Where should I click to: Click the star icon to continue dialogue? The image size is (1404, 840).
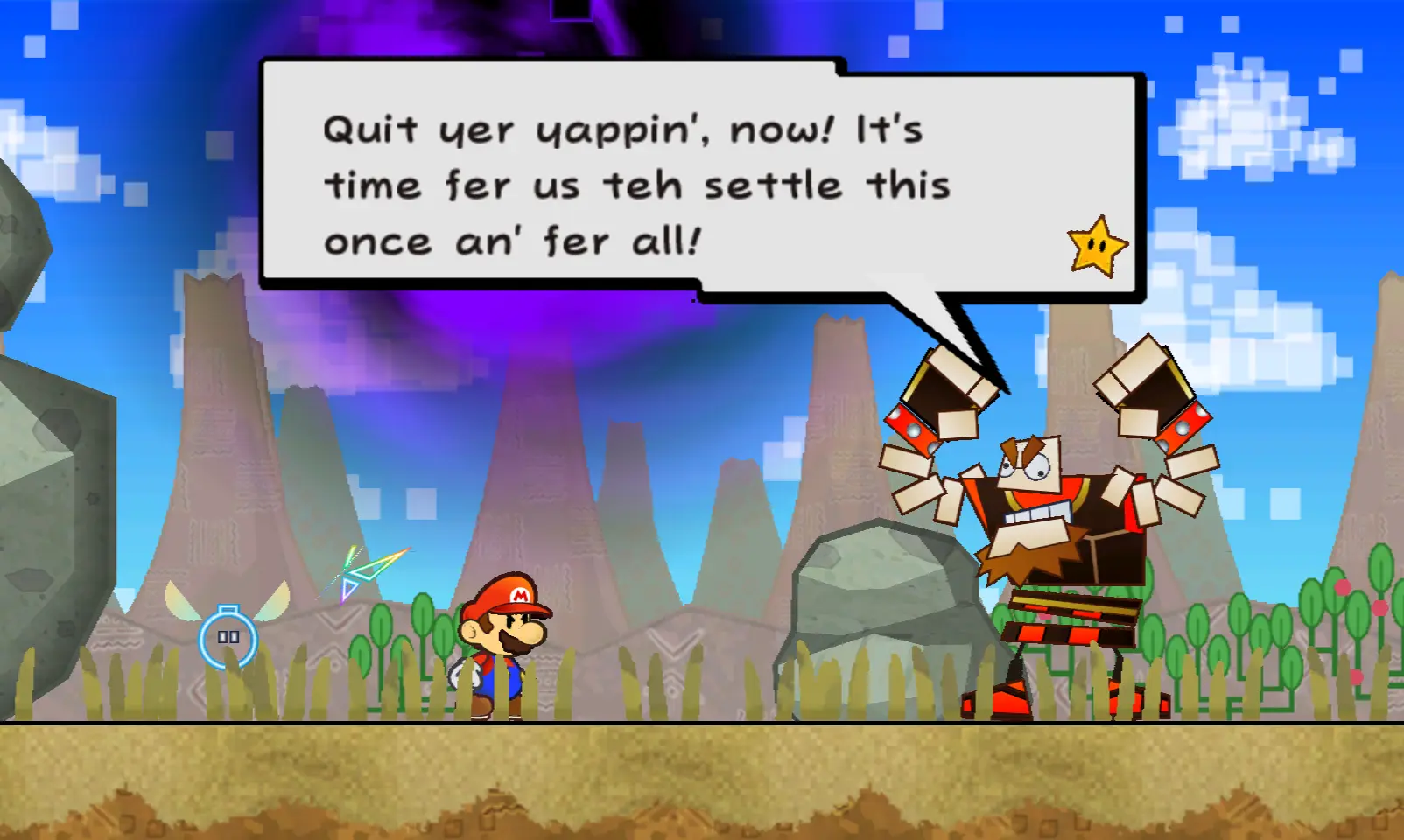coord(1097,248)
